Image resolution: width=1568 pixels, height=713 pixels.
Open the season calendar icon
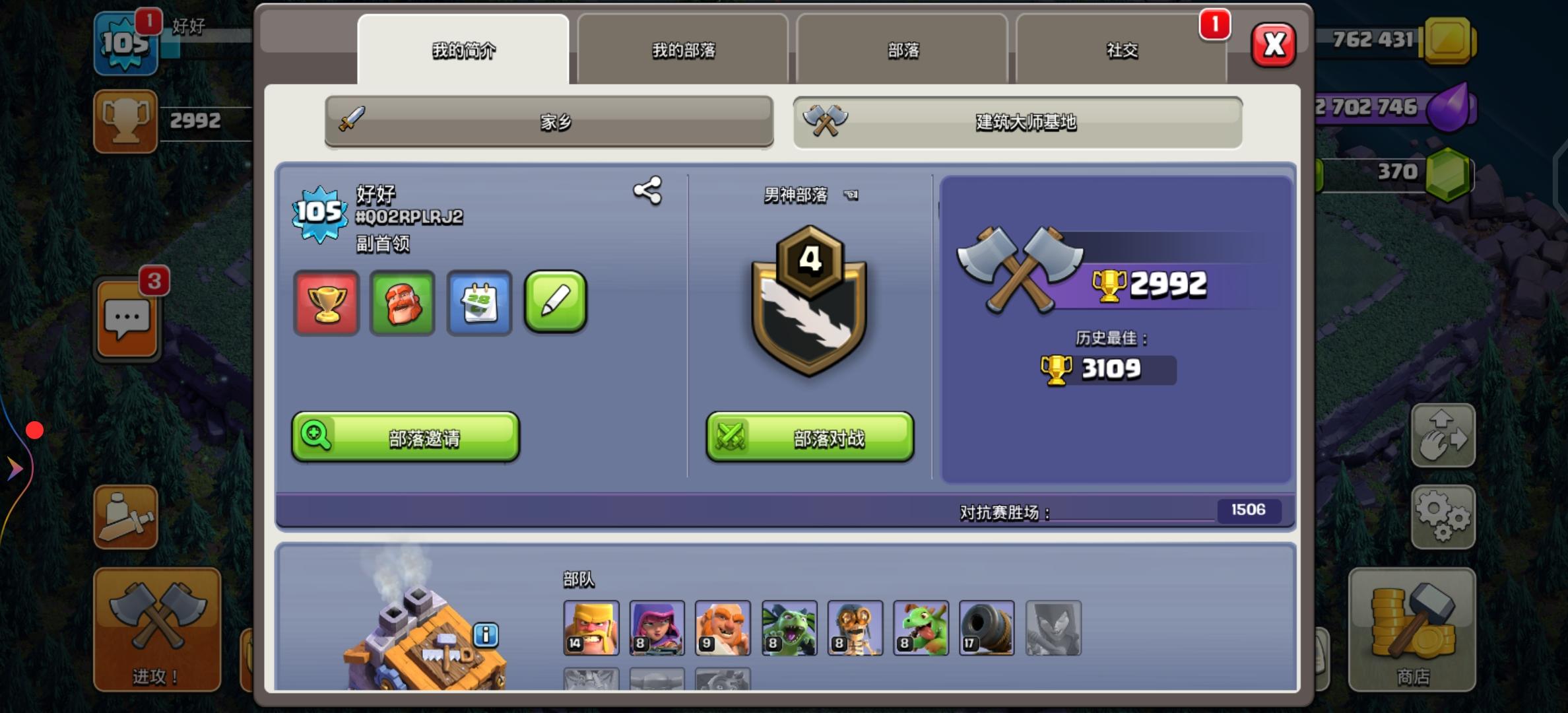coord(479,303)
